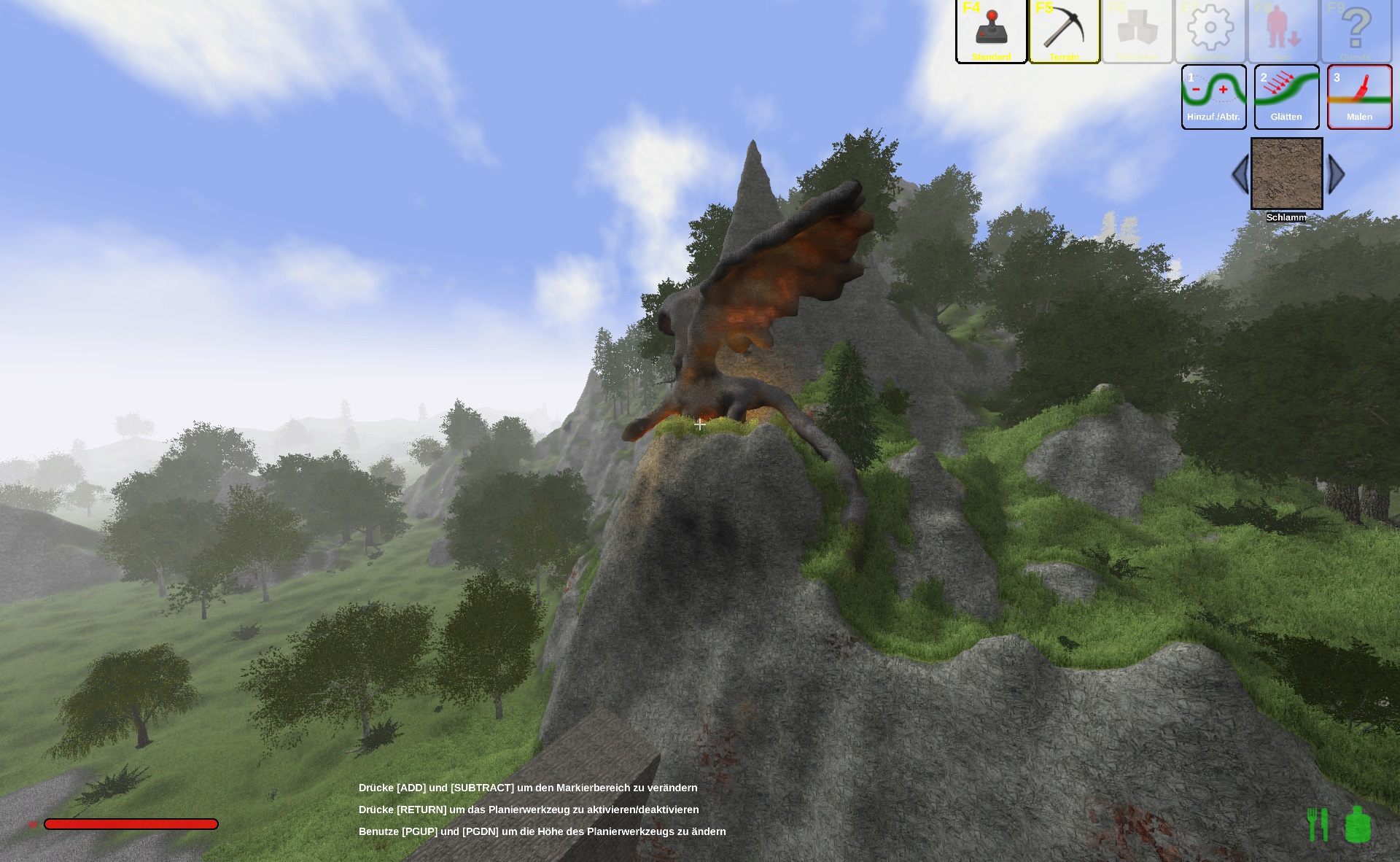Open the Platzieren blocks mode
Screen dimensions: 1400x862
click(1137, 31)
